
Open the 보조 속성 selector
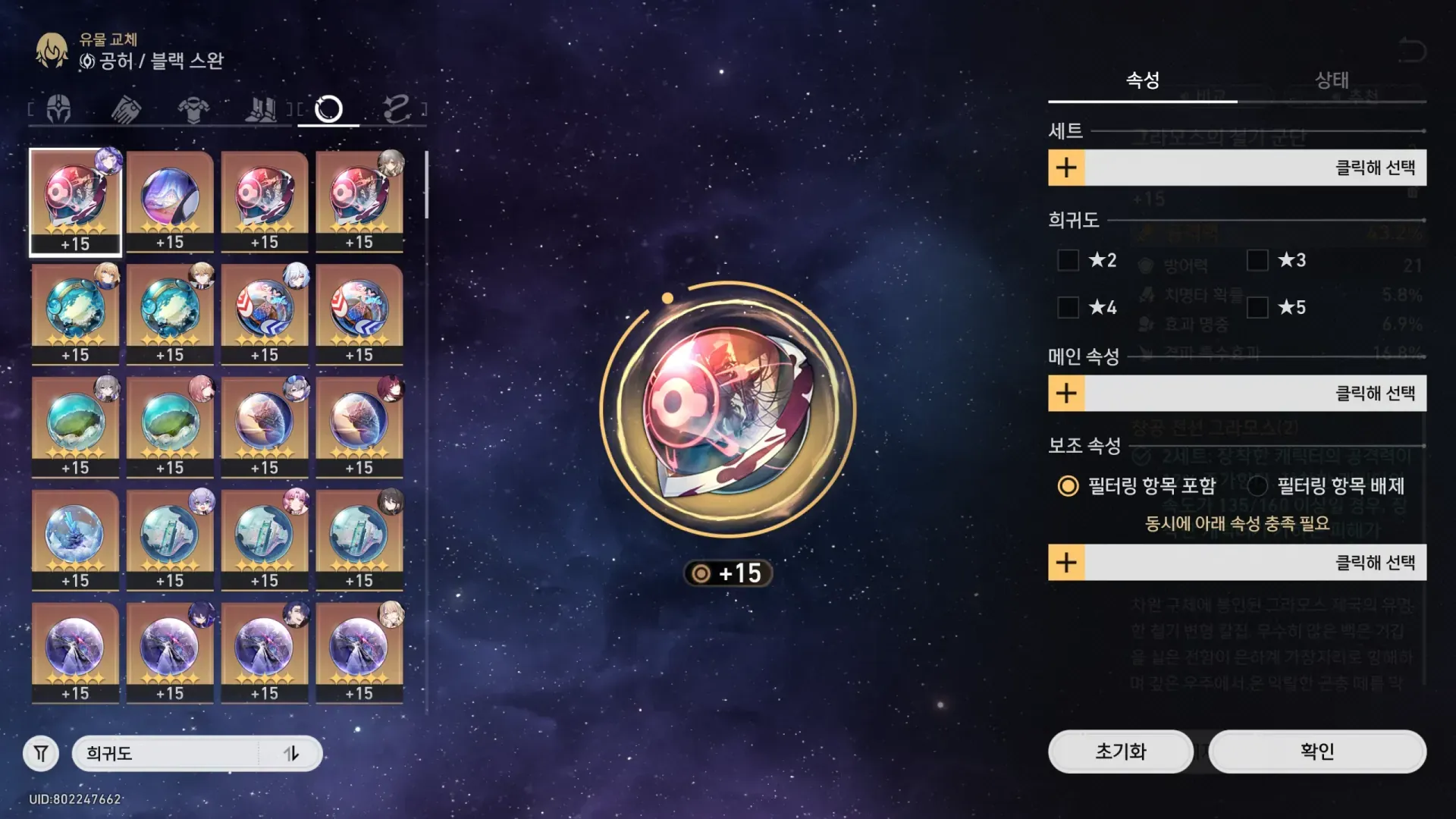(1236, 563)
